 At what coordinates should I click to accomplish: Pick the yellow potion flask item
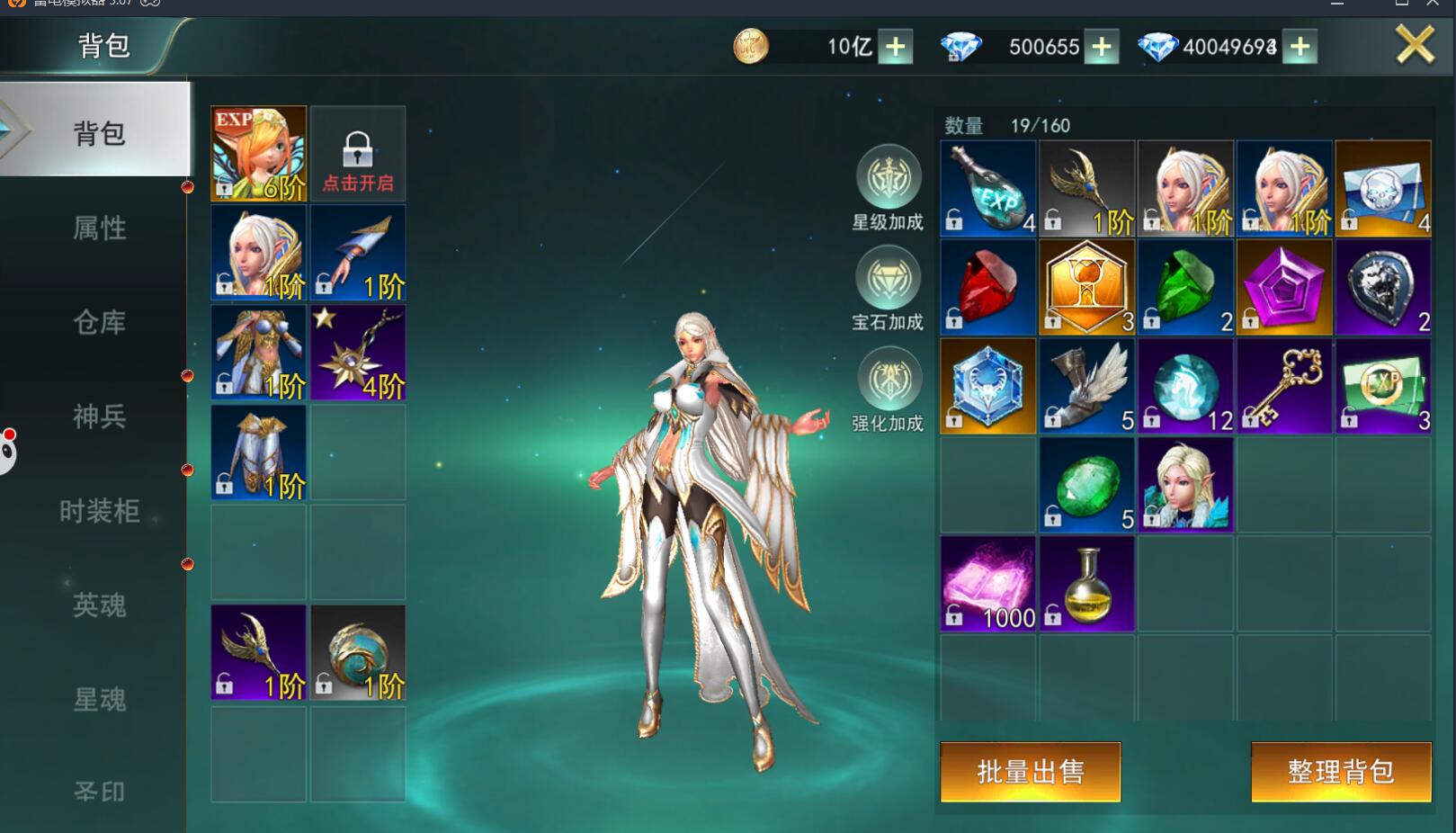coord(1086,585)
